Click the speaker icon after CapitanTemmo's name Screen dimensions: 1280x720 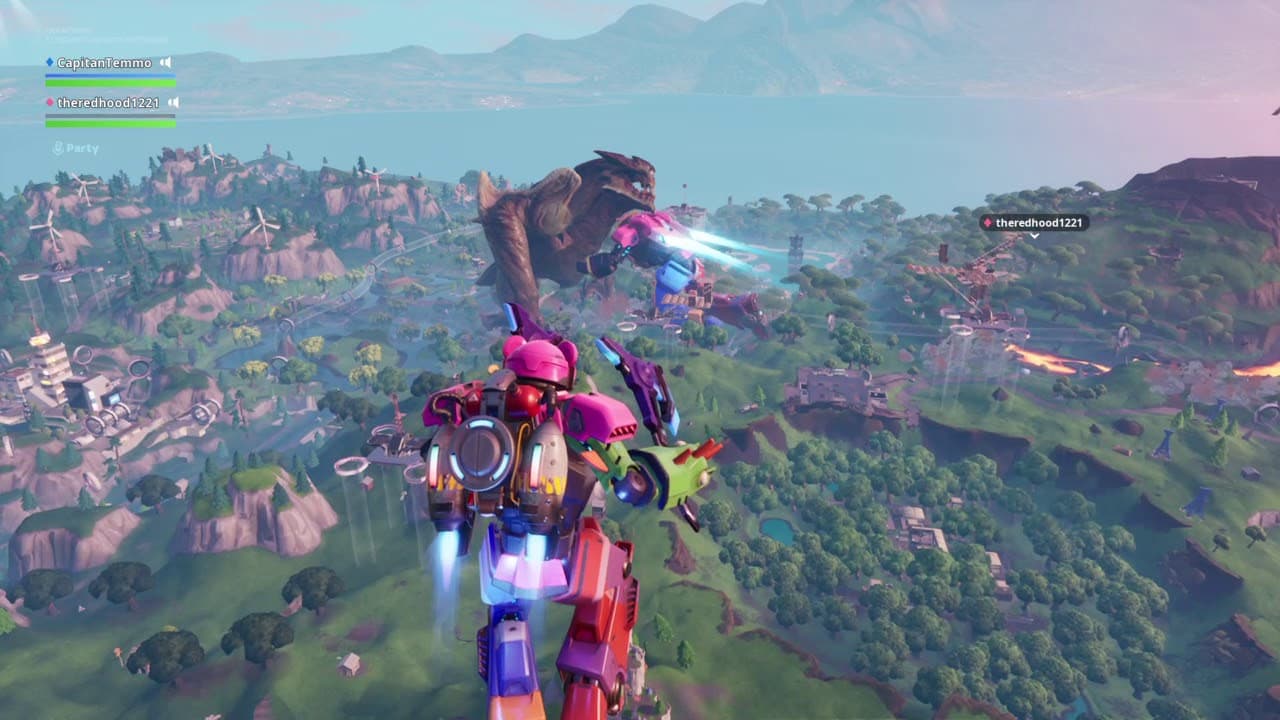[166, 62]
